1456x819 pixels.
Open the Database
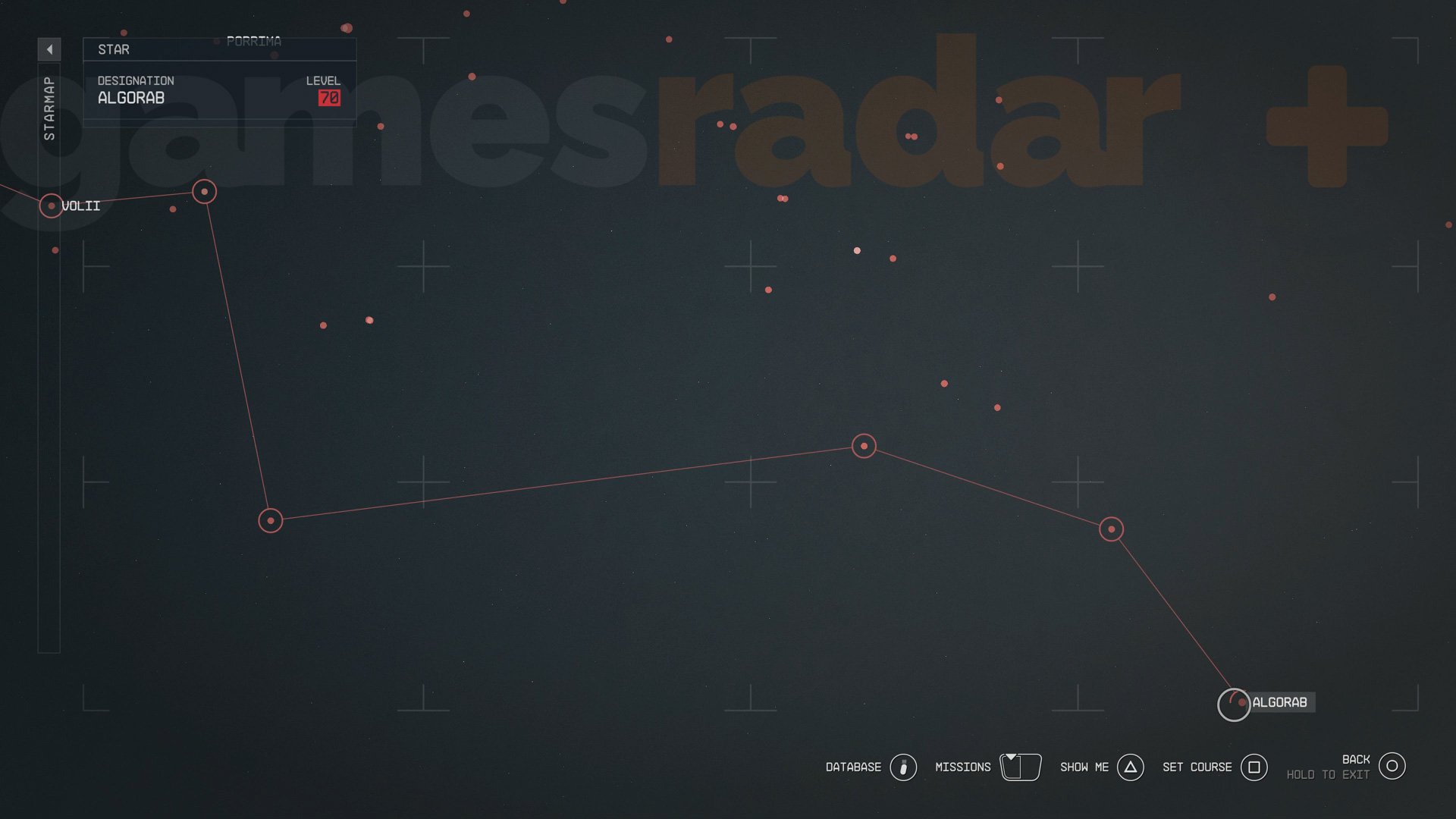point(902,767)
